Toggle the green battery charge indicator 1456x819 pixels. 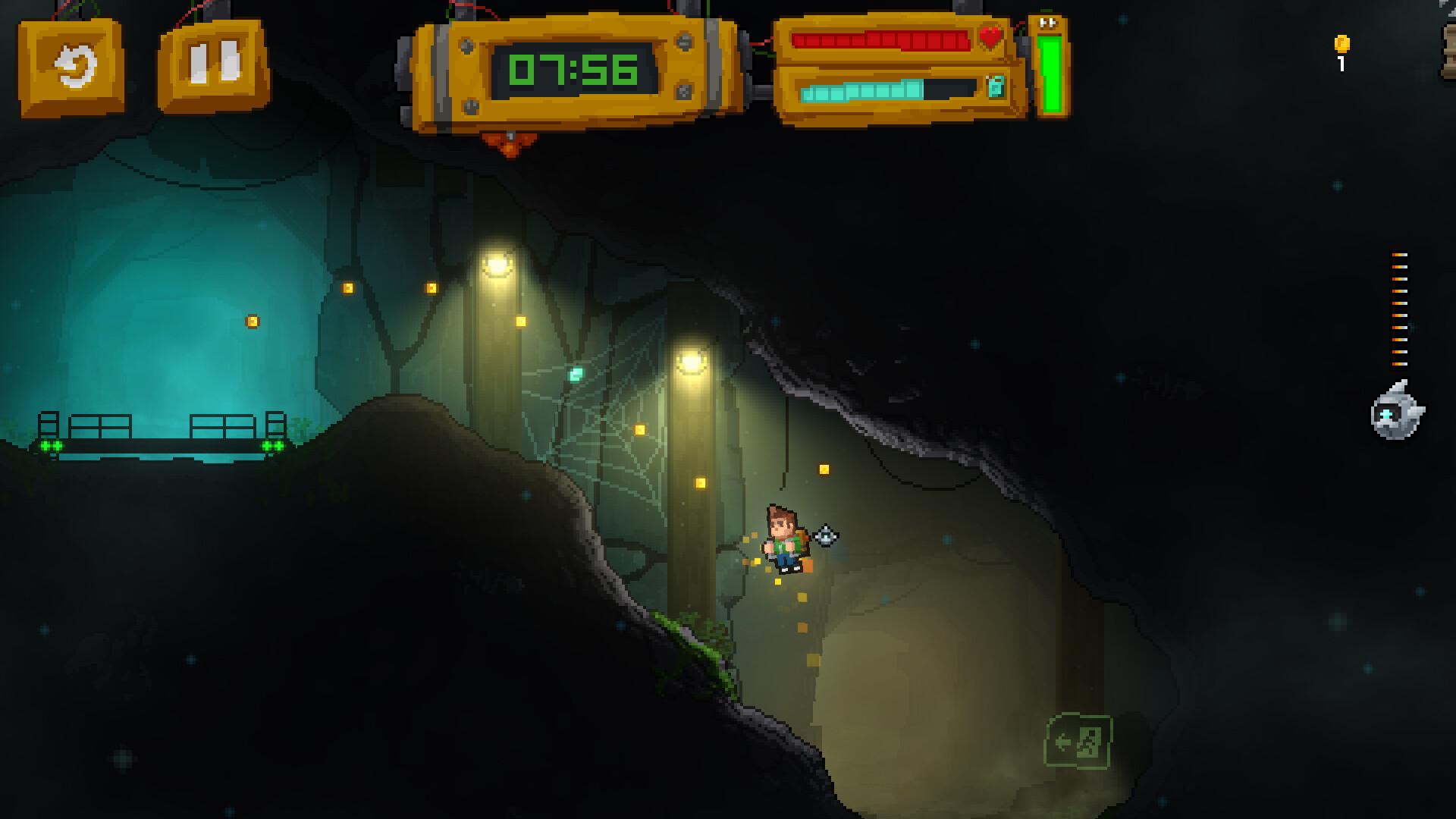[1050, 76]
